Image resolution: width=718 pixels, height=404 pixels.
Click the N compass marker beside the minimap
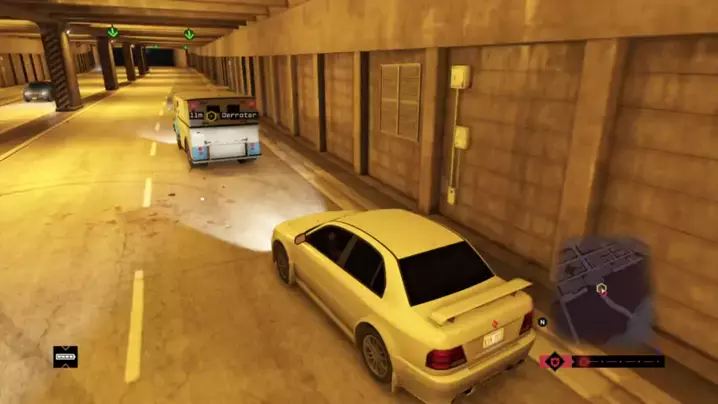[542, 322]
